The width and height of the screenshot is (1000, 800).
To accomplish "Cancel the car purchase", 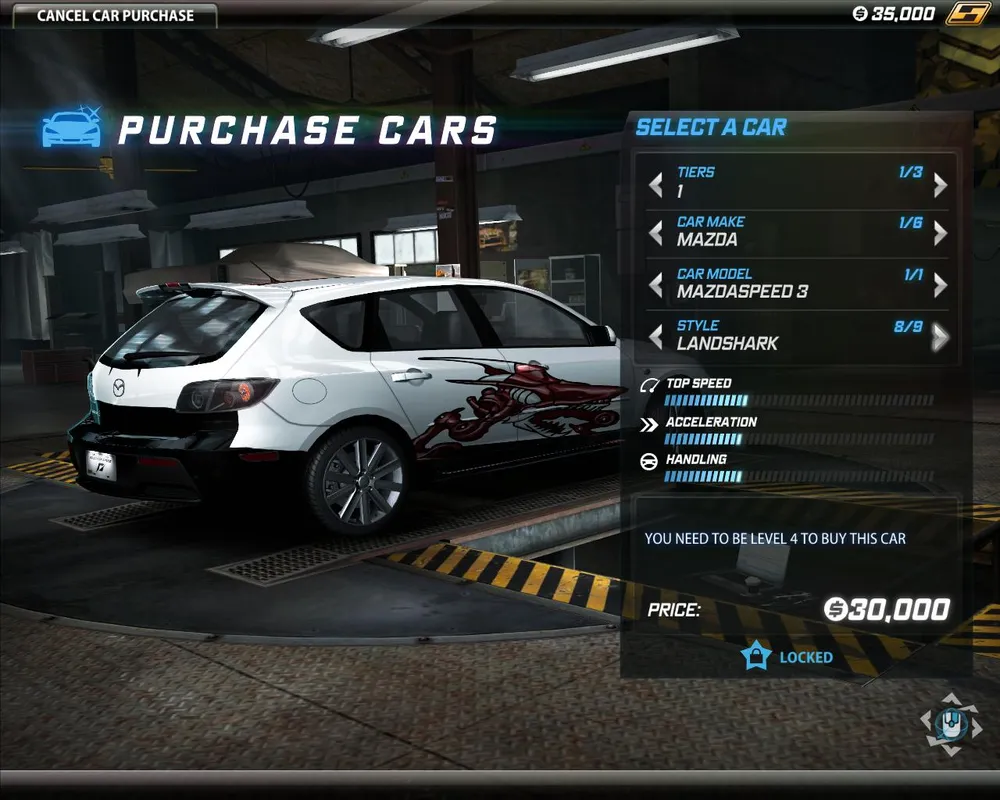I will [x=115, y=16].
